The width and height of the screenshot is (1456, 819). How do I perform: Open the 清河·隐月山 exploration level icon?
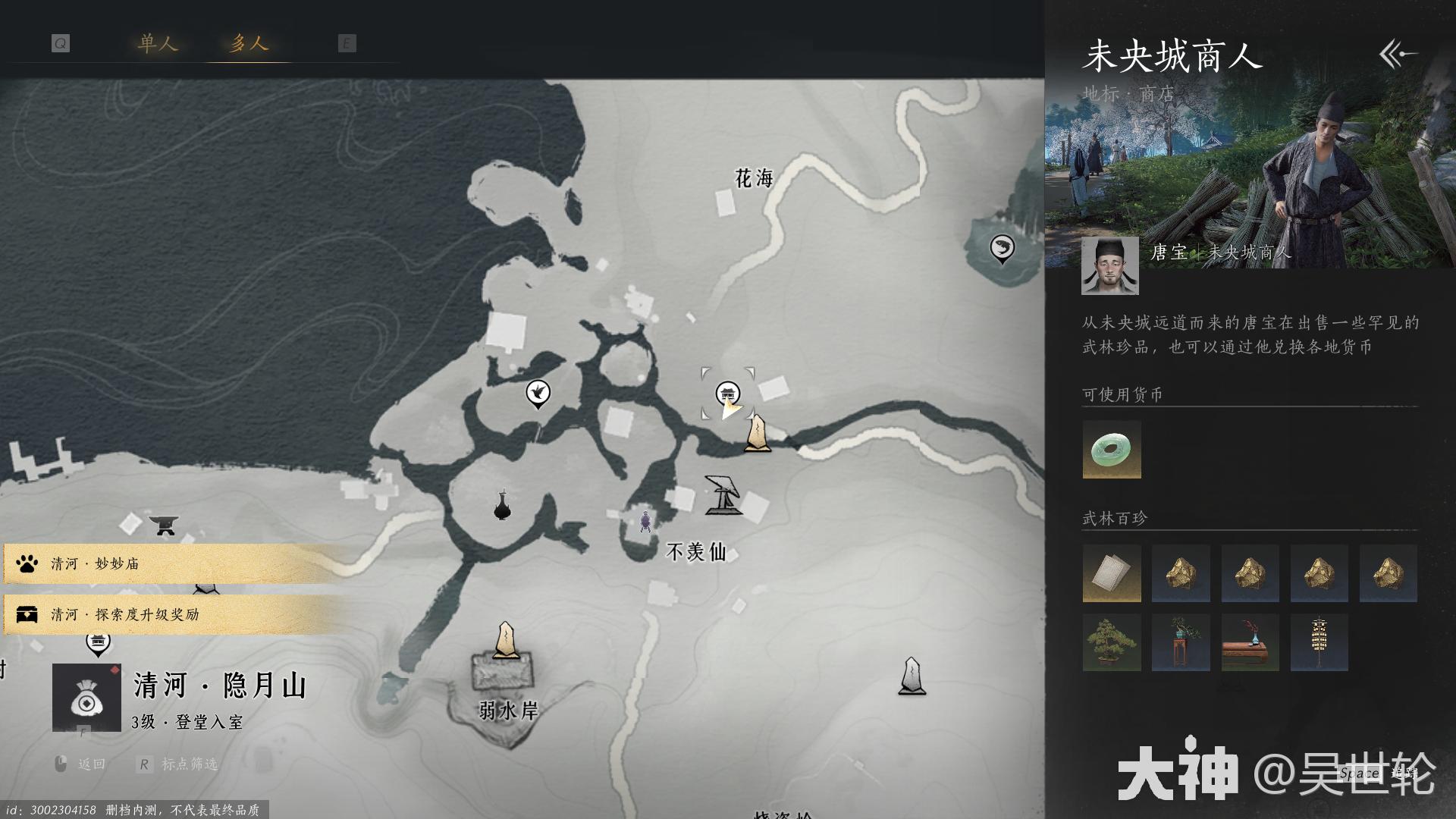[86, 698]
